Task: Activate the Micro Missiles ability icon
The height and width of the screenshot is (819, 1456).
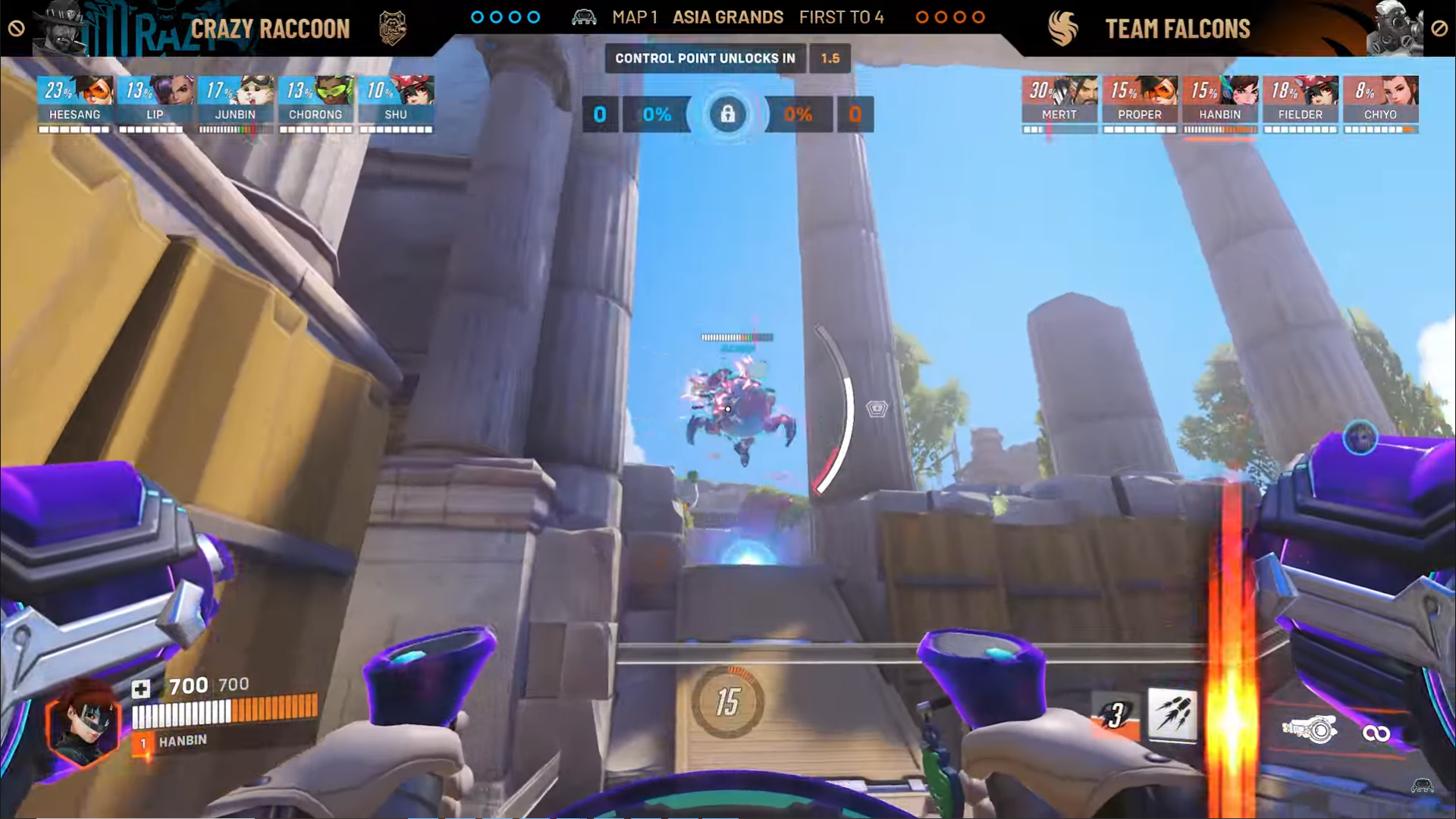Action: point(1172,714)
